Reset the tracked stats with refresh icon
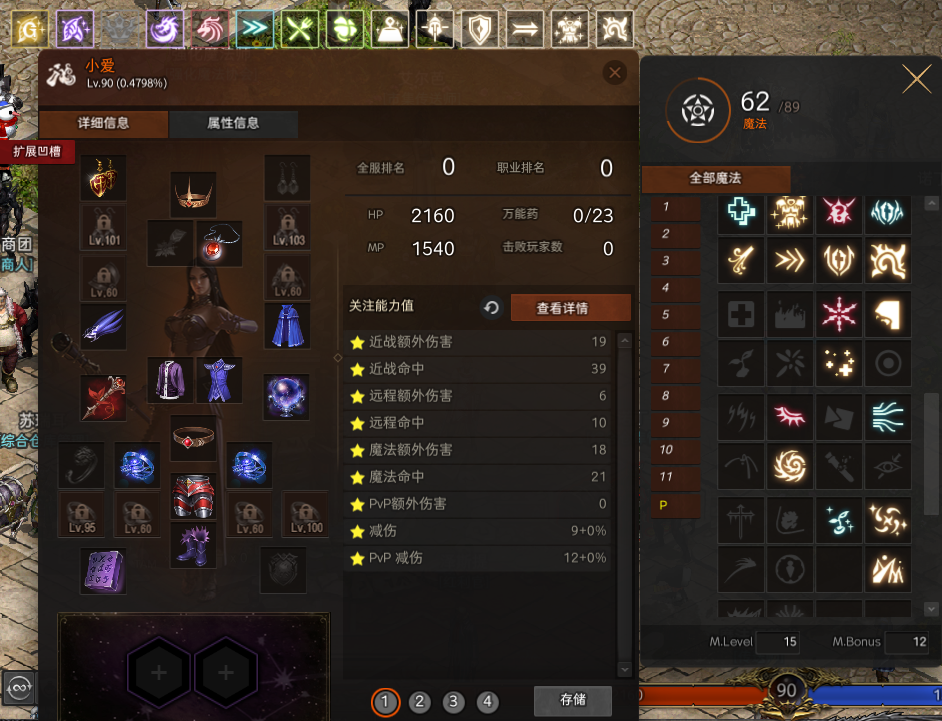The width and height of the screenshot is (942, 721). (x=491, y=308)
